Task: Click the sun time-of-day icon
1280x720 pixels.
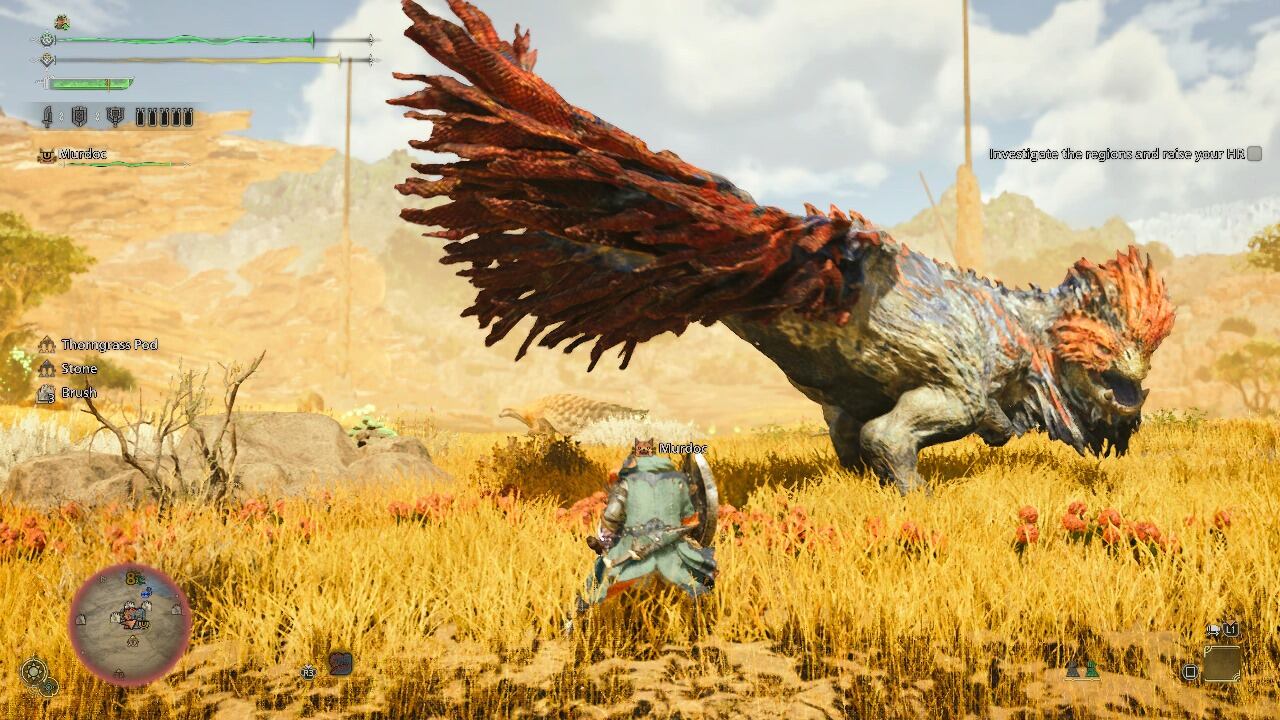Action: tap(35, 671)
